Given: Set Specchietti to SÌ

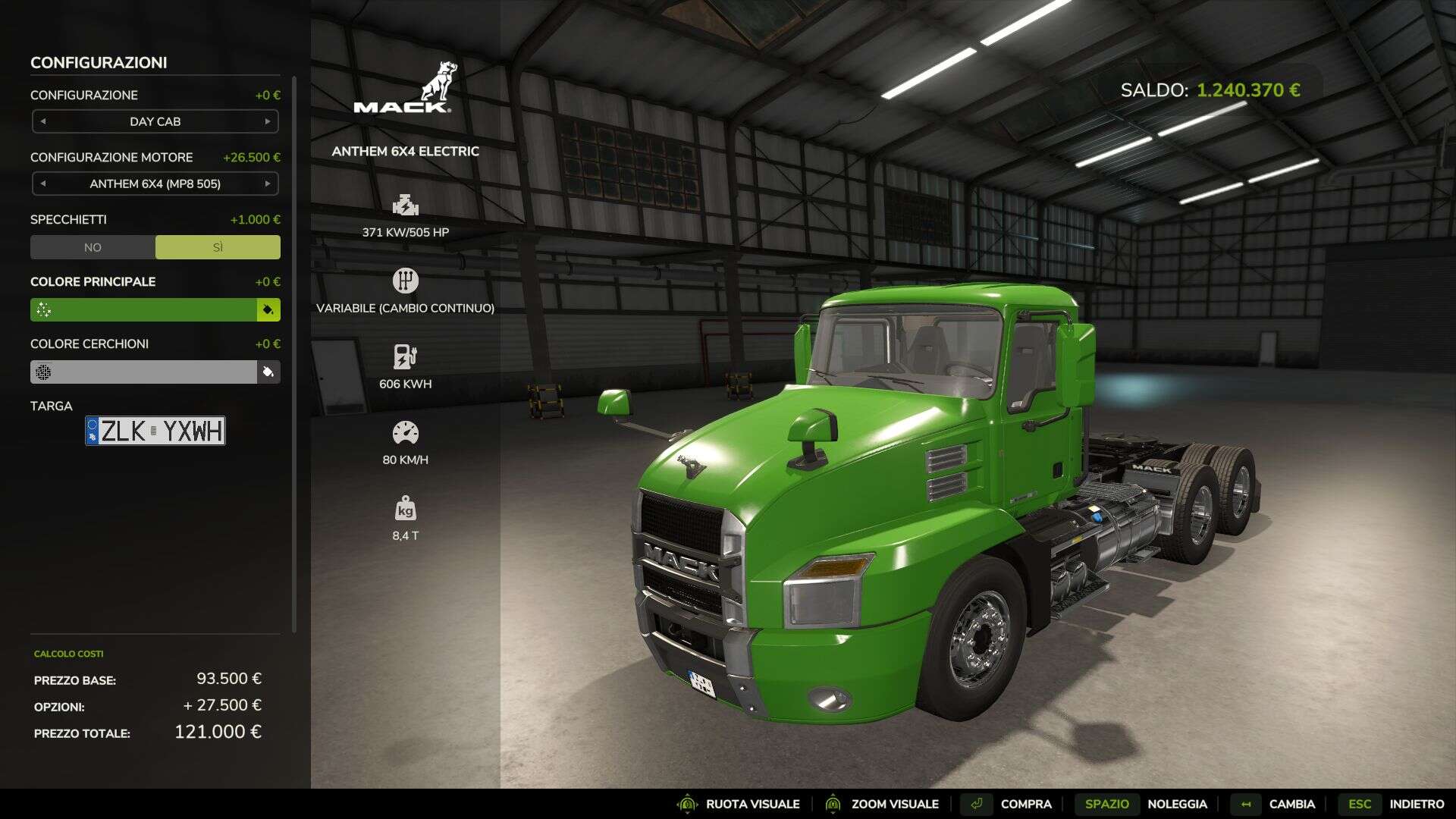Looking at the screenshot, I should pyautogui.click(x=218, y=247).
